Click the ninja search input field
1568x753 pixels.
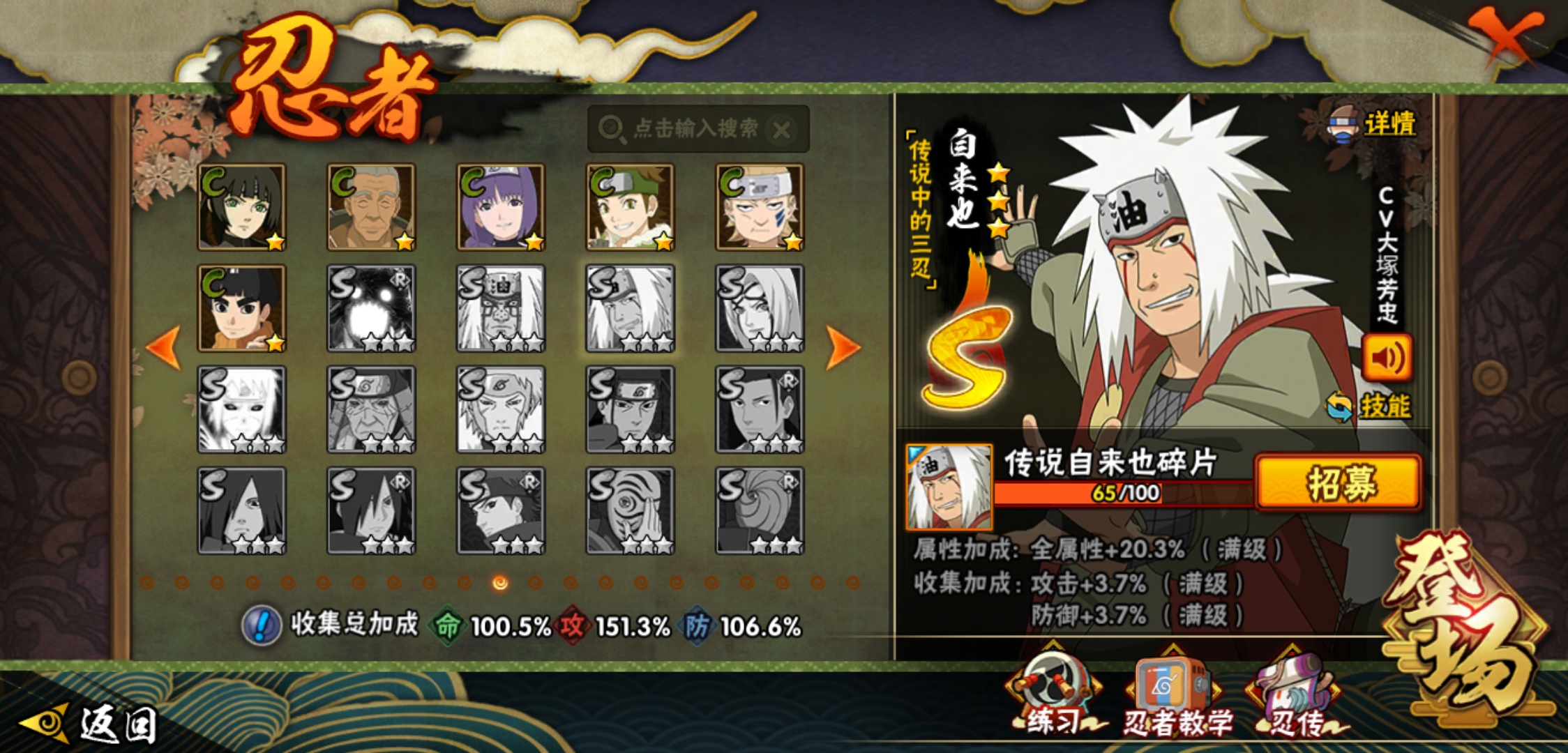(x=687, y=129)
